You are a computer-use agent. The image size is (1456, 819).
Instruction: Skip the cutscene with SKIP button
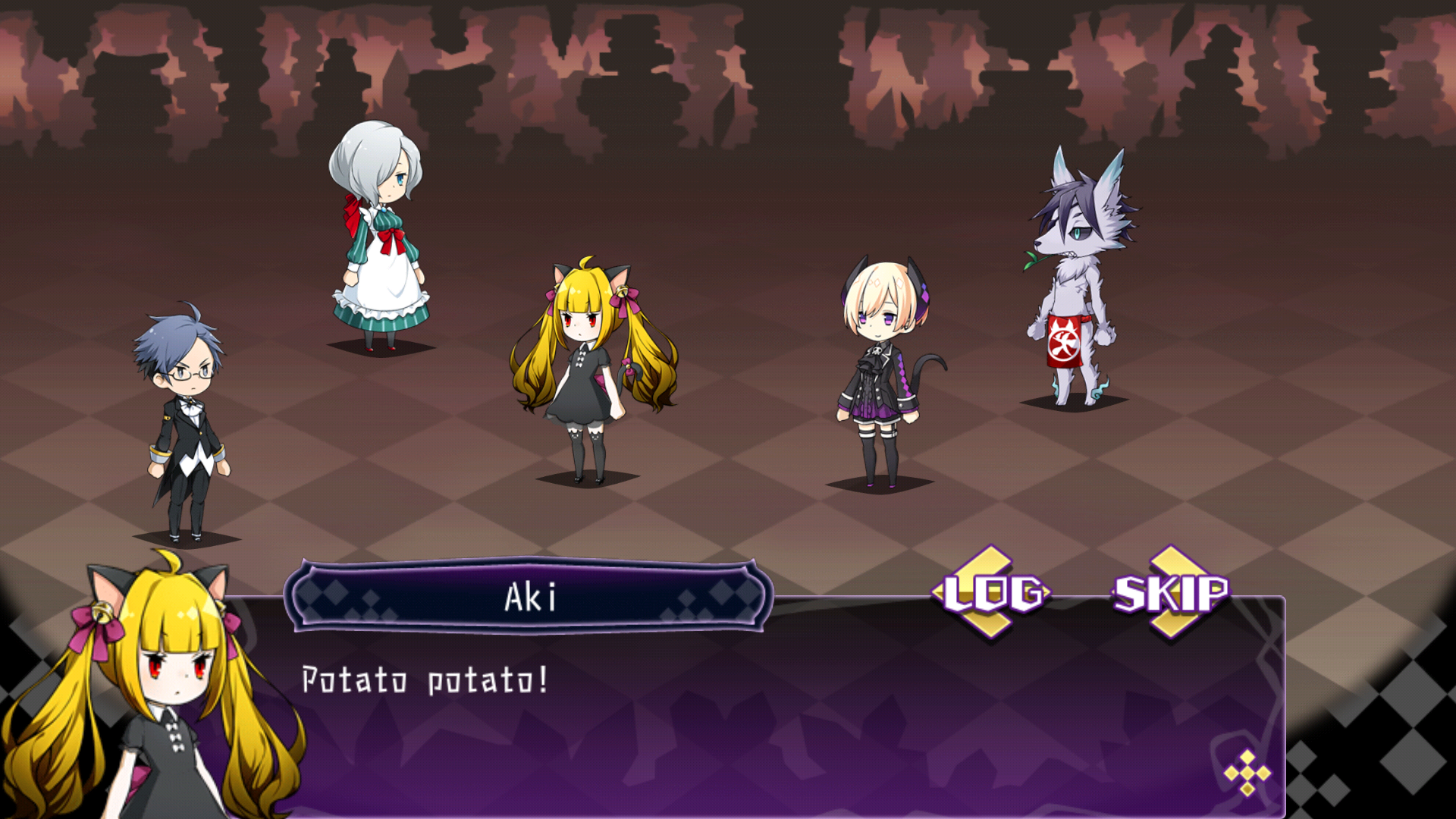pyautogui.click(x=1170, y=593)
